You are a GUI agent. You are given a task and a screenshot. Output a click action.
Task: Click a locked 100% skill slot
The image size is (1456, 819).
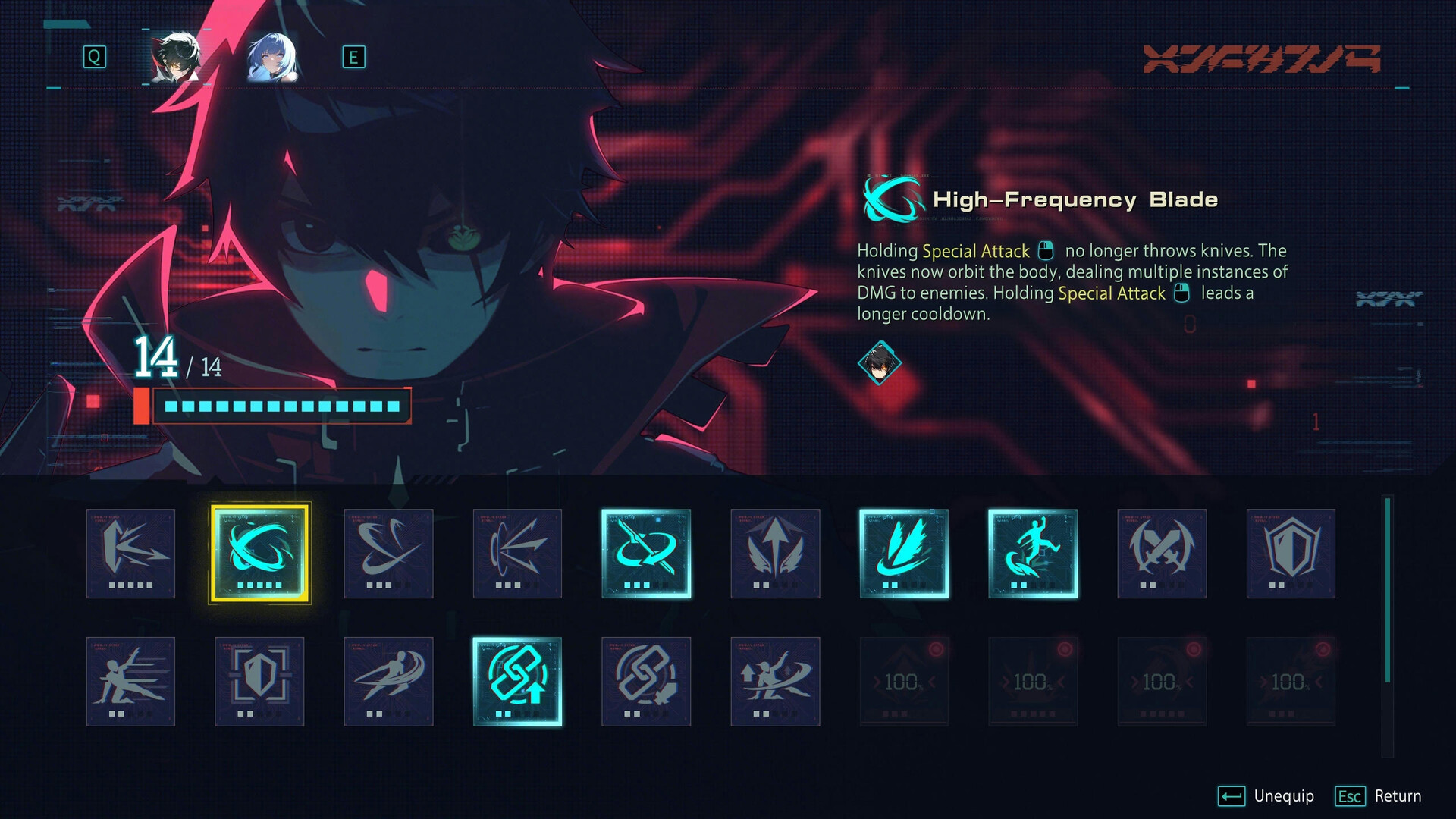pos(904,680)
